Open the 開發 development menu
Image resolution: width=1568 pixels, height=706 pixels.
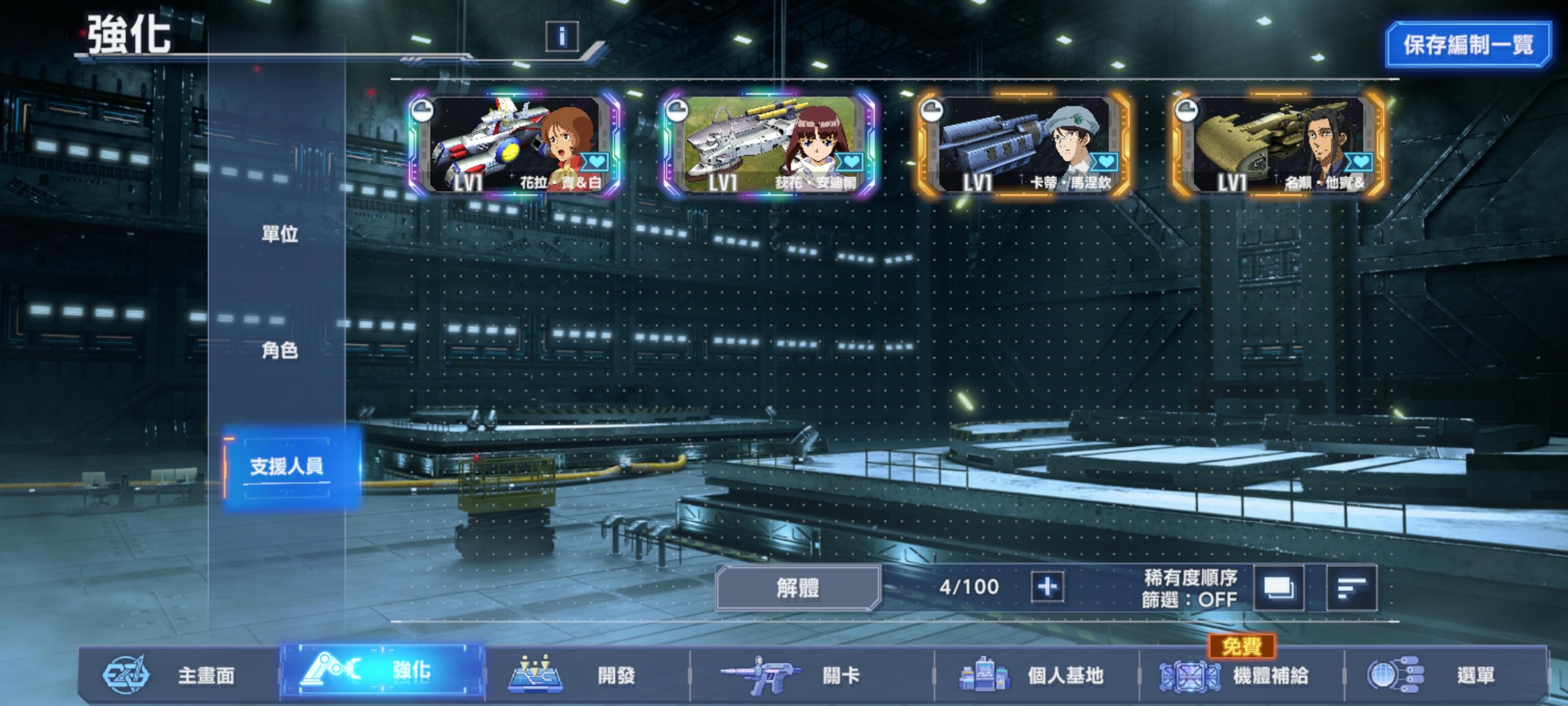pyautogui.click(x=588, y=675)
